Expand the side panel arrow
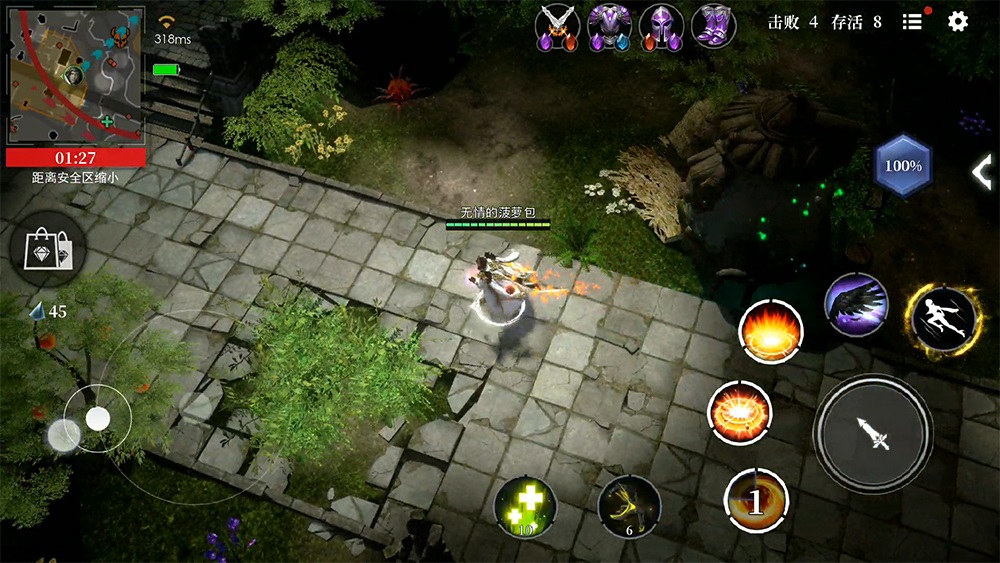This screenshot has height=563, width=1000. 982,172
